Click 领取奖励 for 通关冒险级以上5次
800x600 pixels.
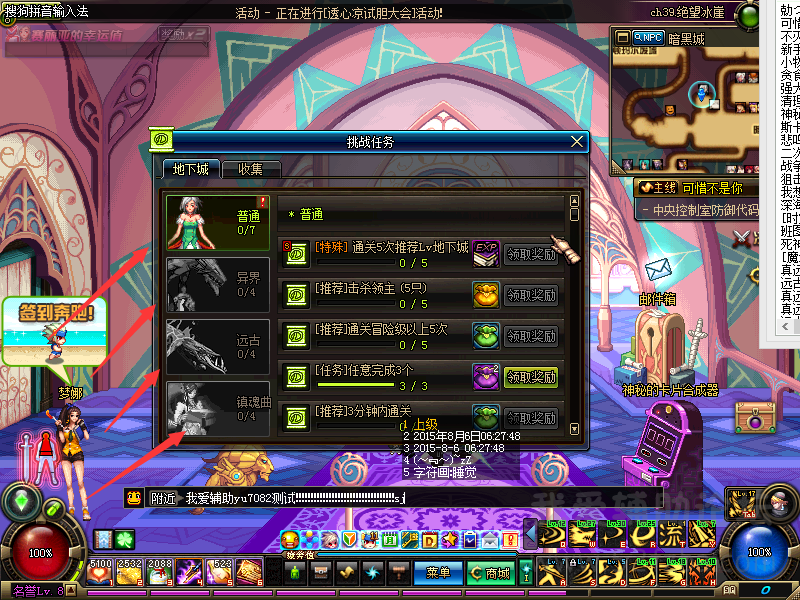[x=531, y=336]
